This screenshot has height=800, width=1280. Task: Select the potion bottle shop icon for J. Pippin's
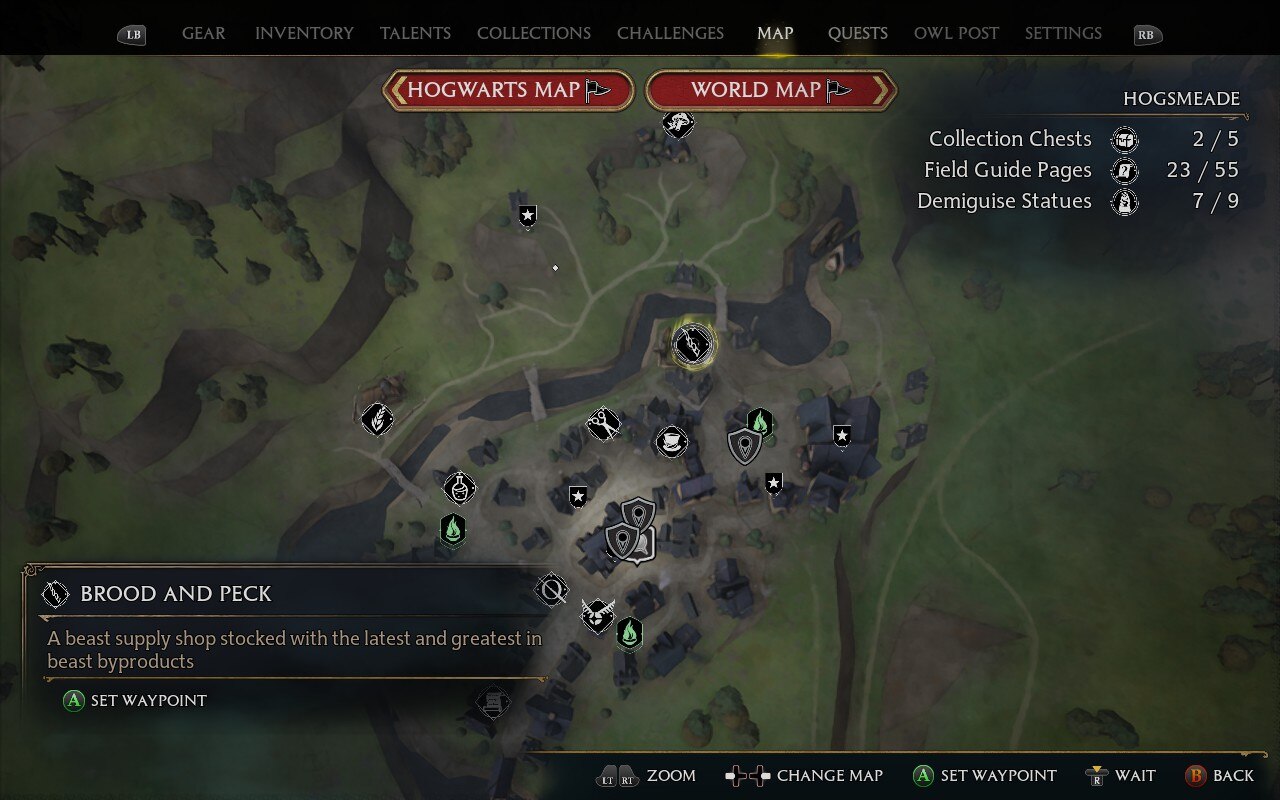click(460, 488)
